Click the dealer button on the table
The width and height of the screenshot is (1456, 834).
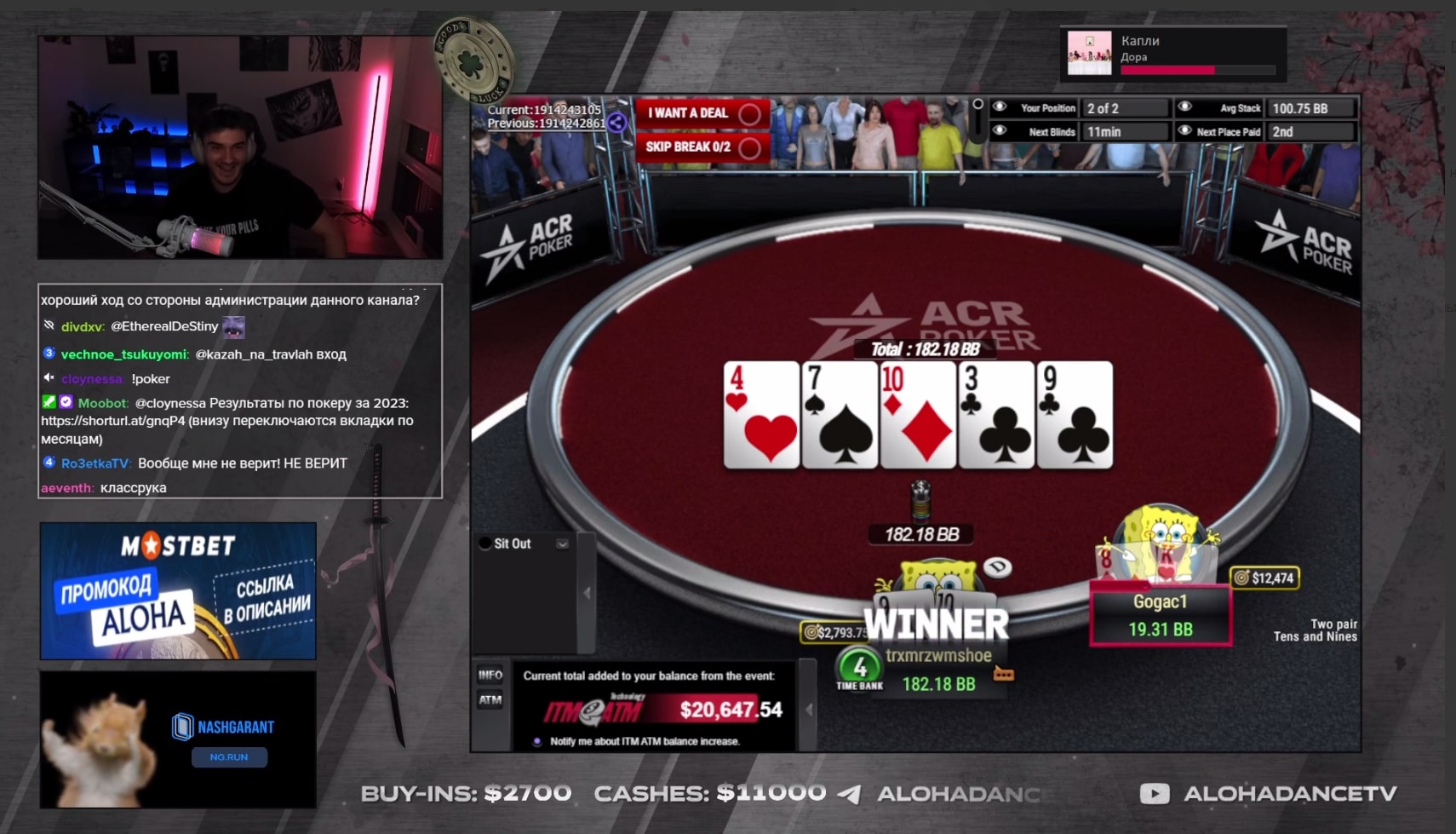point(997,569)
